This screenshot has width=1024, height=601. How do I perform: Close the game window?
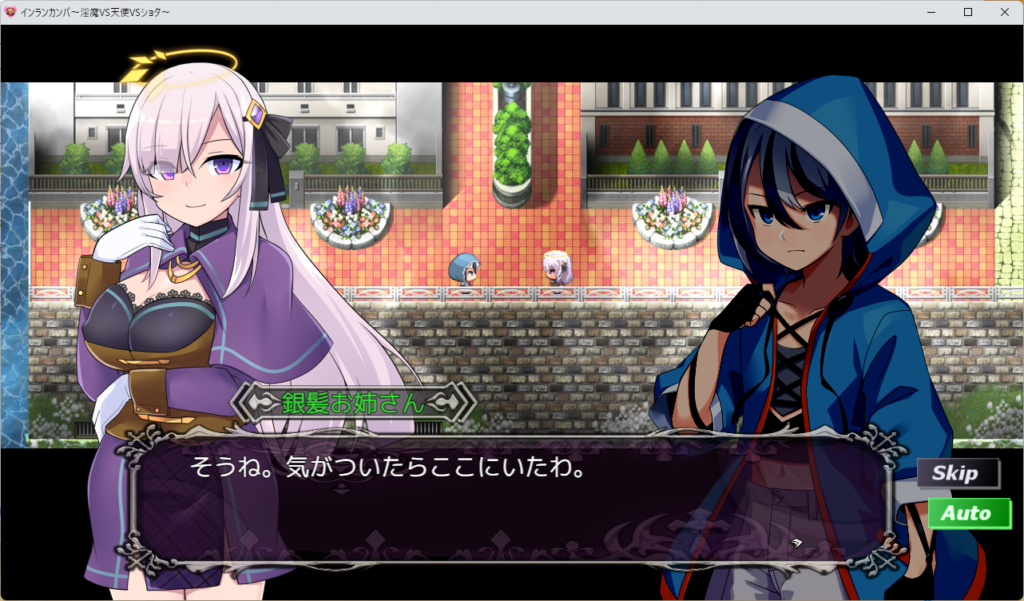(1003, 12)
